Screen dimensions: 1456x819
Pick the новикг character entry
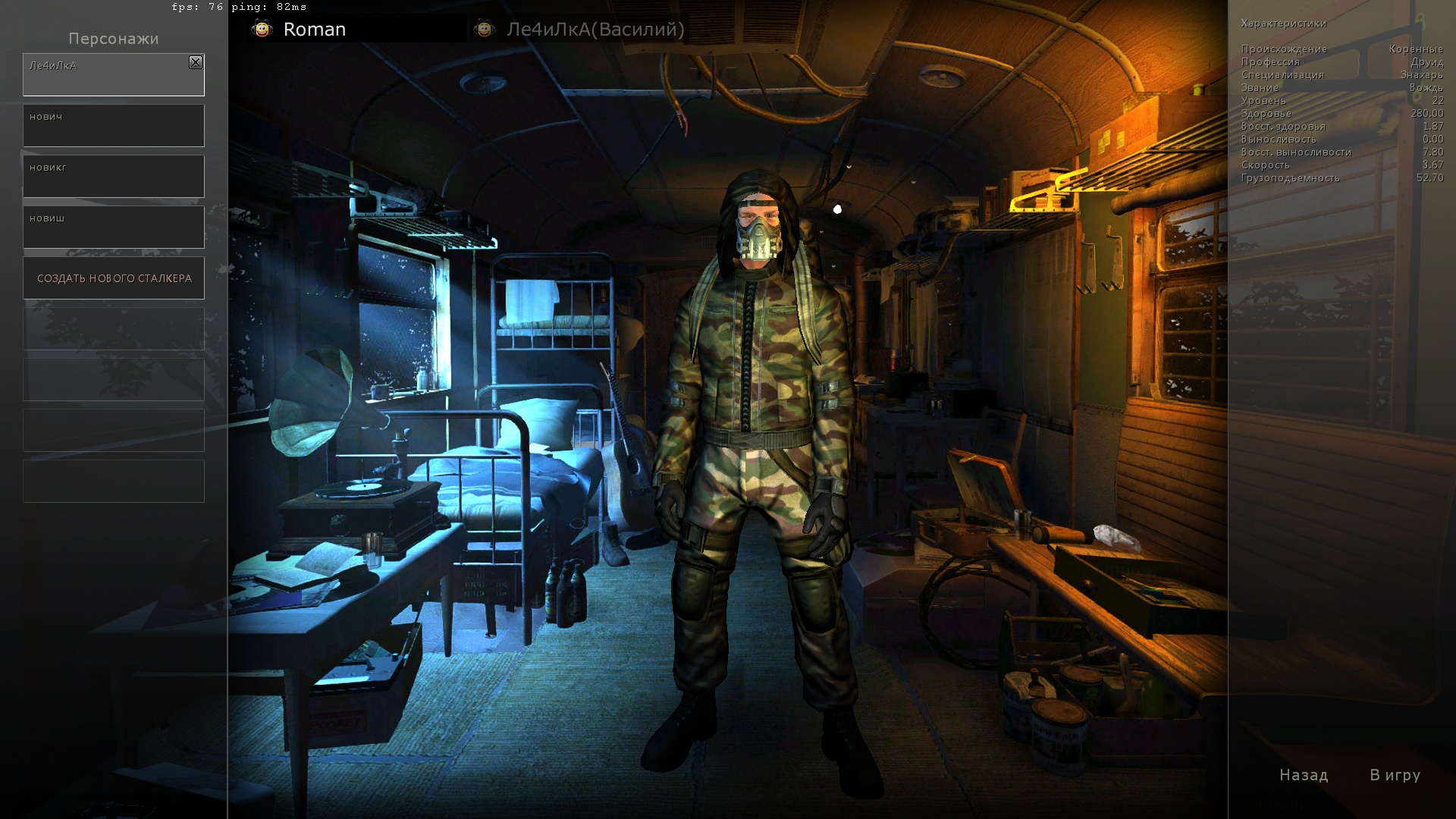[114, 177]
